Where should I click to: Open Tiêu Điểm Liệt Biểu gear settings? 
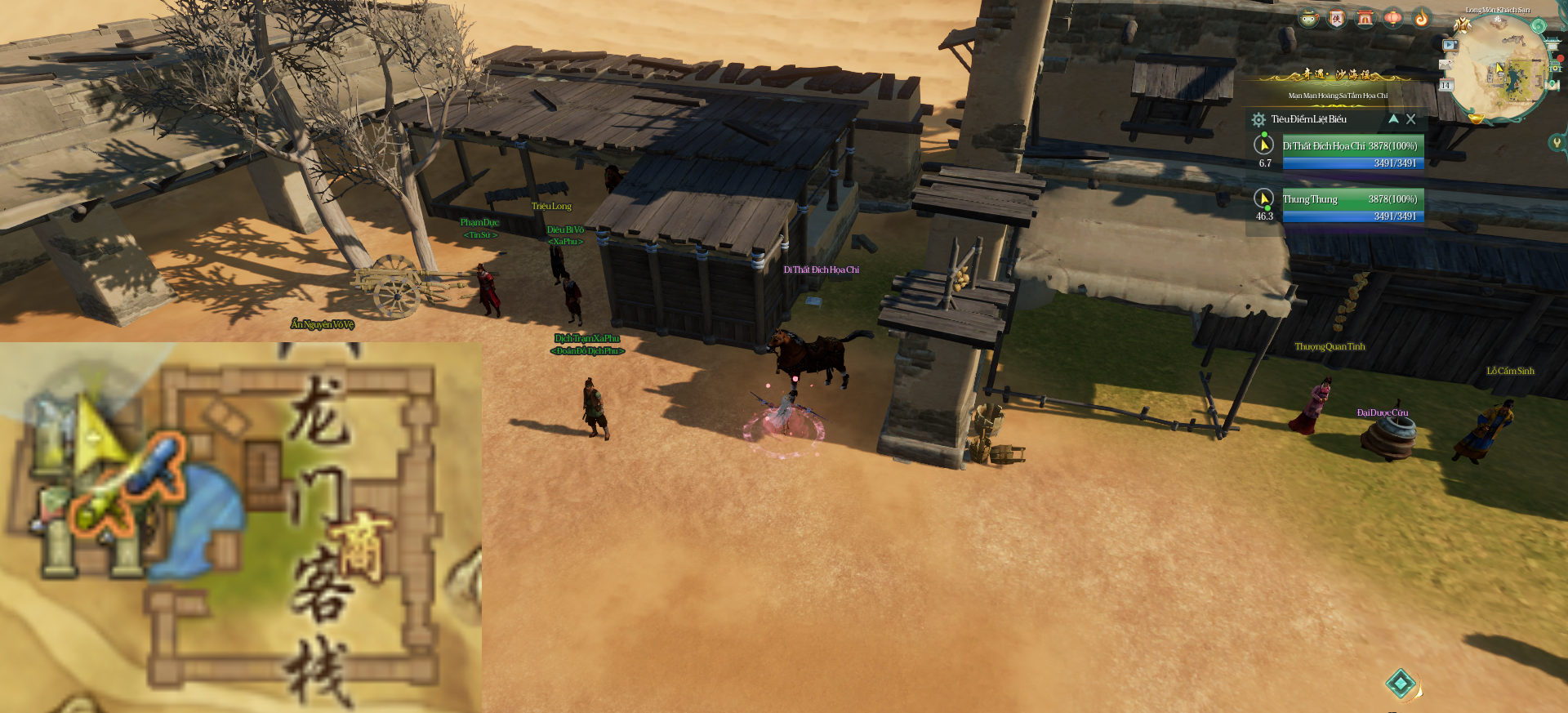[1258, 120]
